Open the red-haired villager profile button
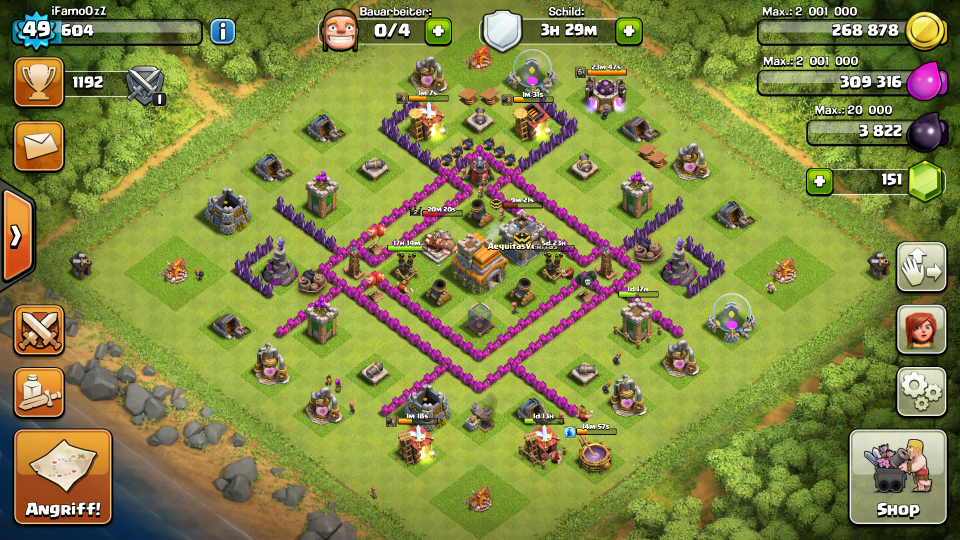The image size is (960, 540). [920, 329]
